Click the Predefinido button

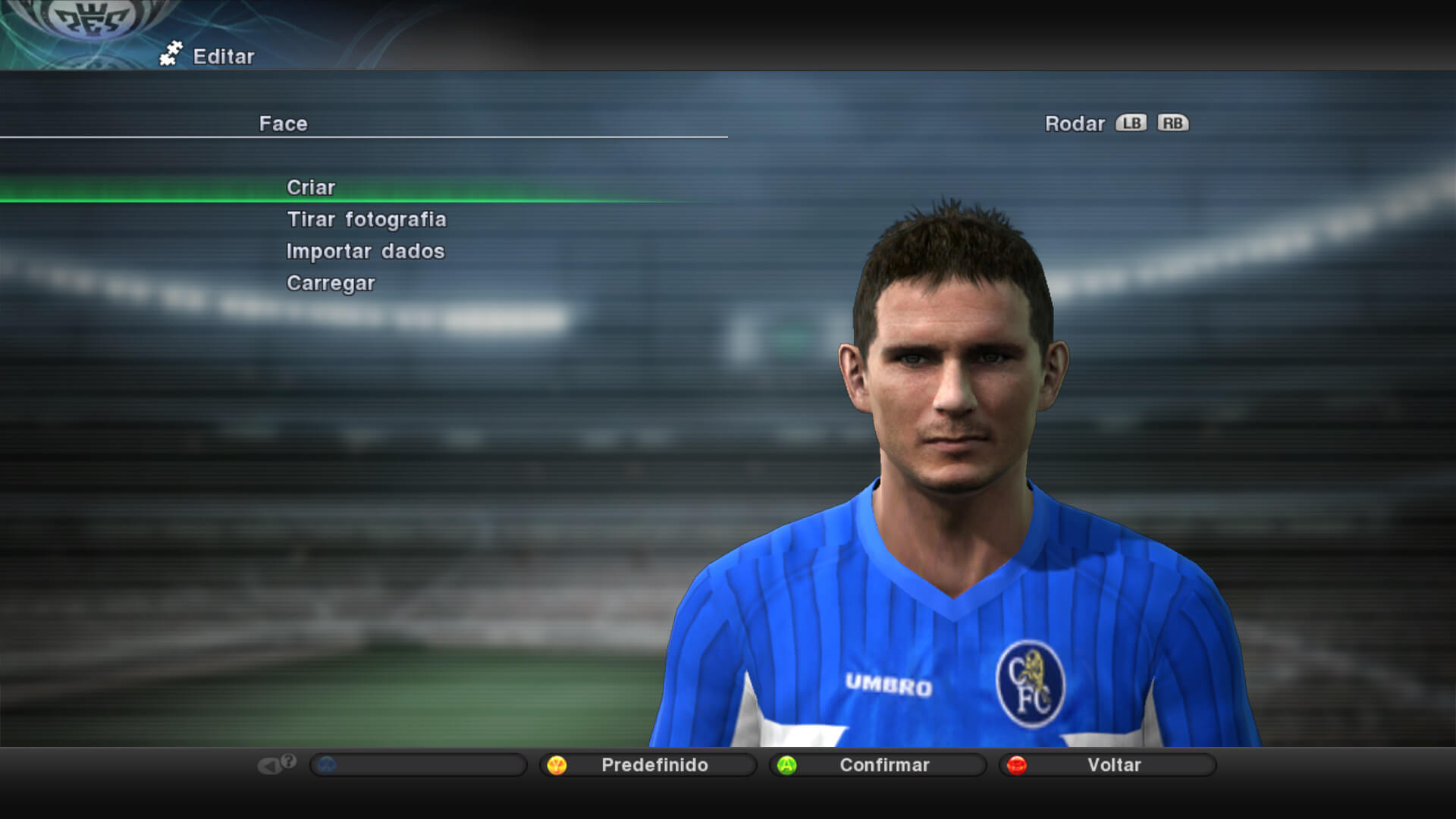649,764
